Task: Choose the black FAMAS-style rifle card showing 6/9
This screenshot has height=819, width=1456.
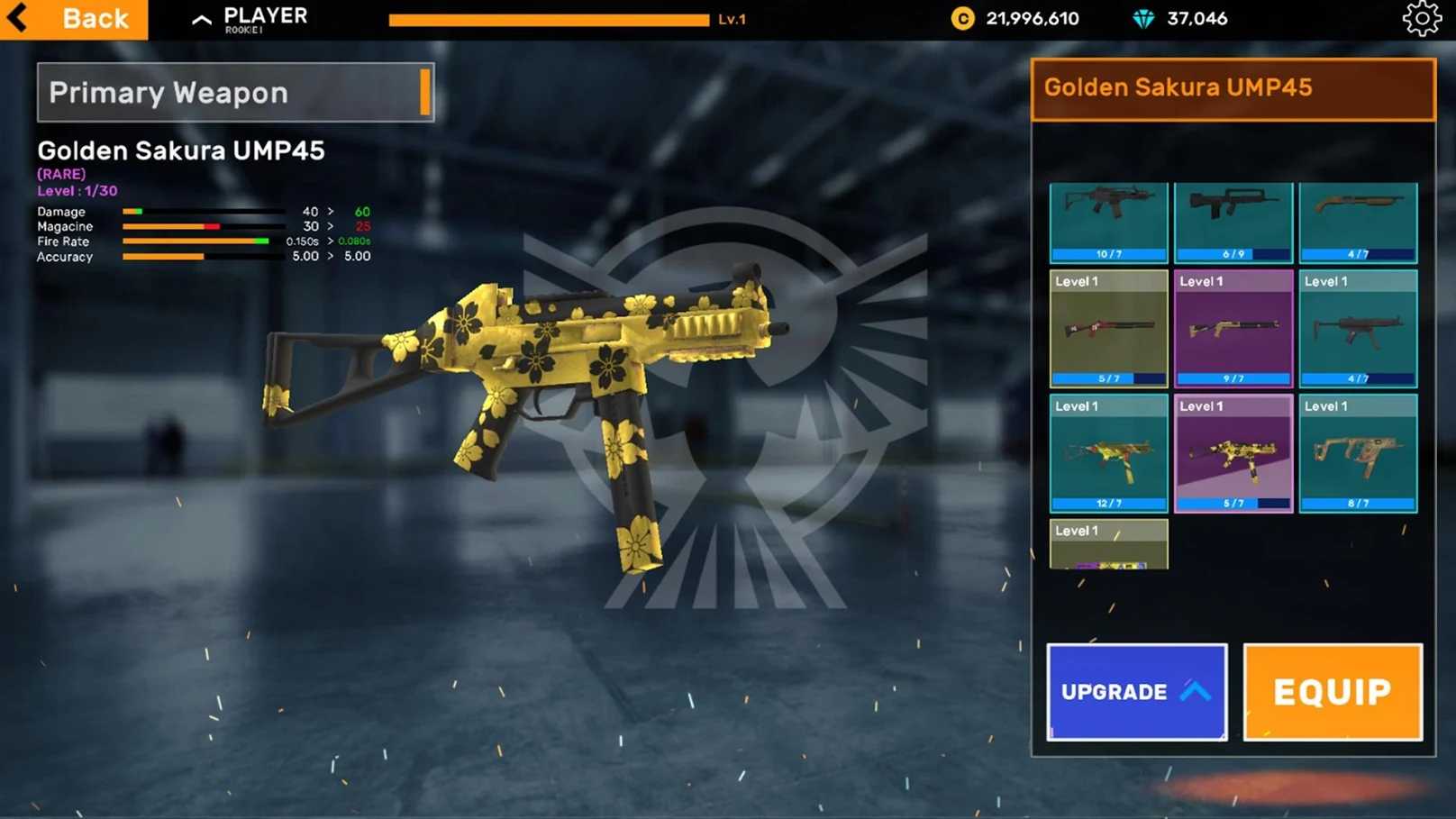Action: click(x=1233, y=222)
